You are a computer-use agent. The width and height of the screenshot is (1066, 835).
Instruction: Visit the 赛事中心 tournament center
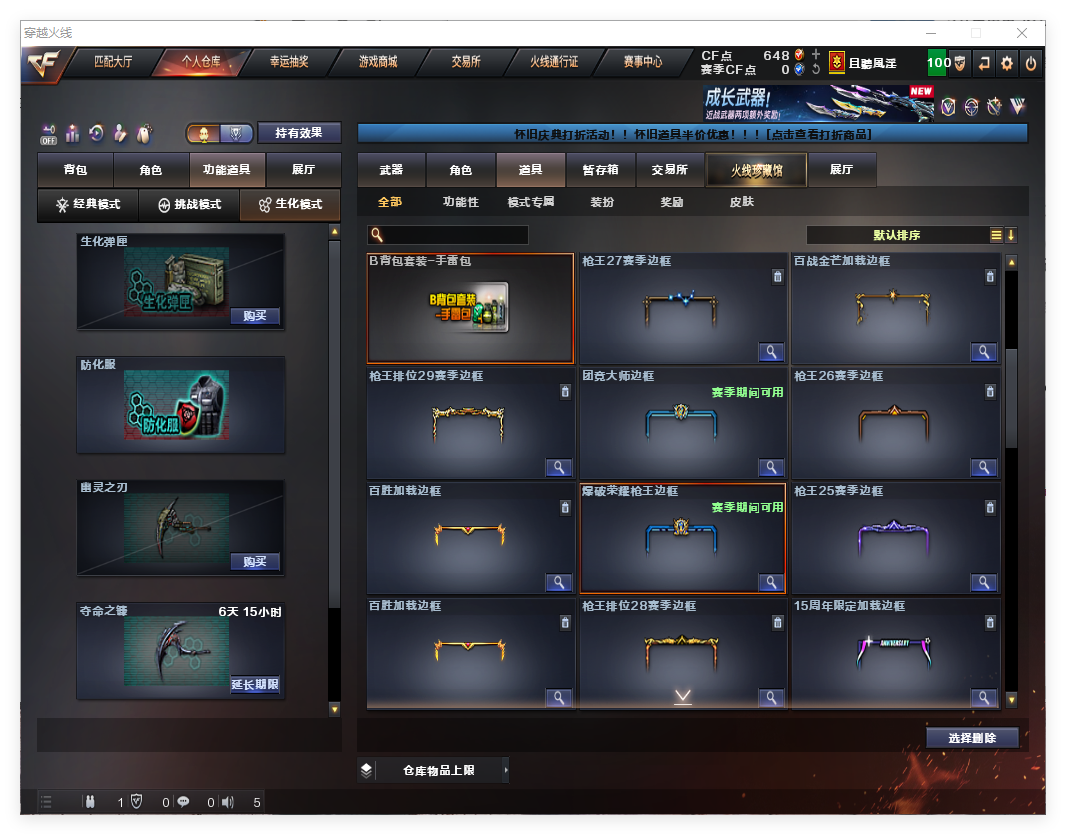point(642,62)
